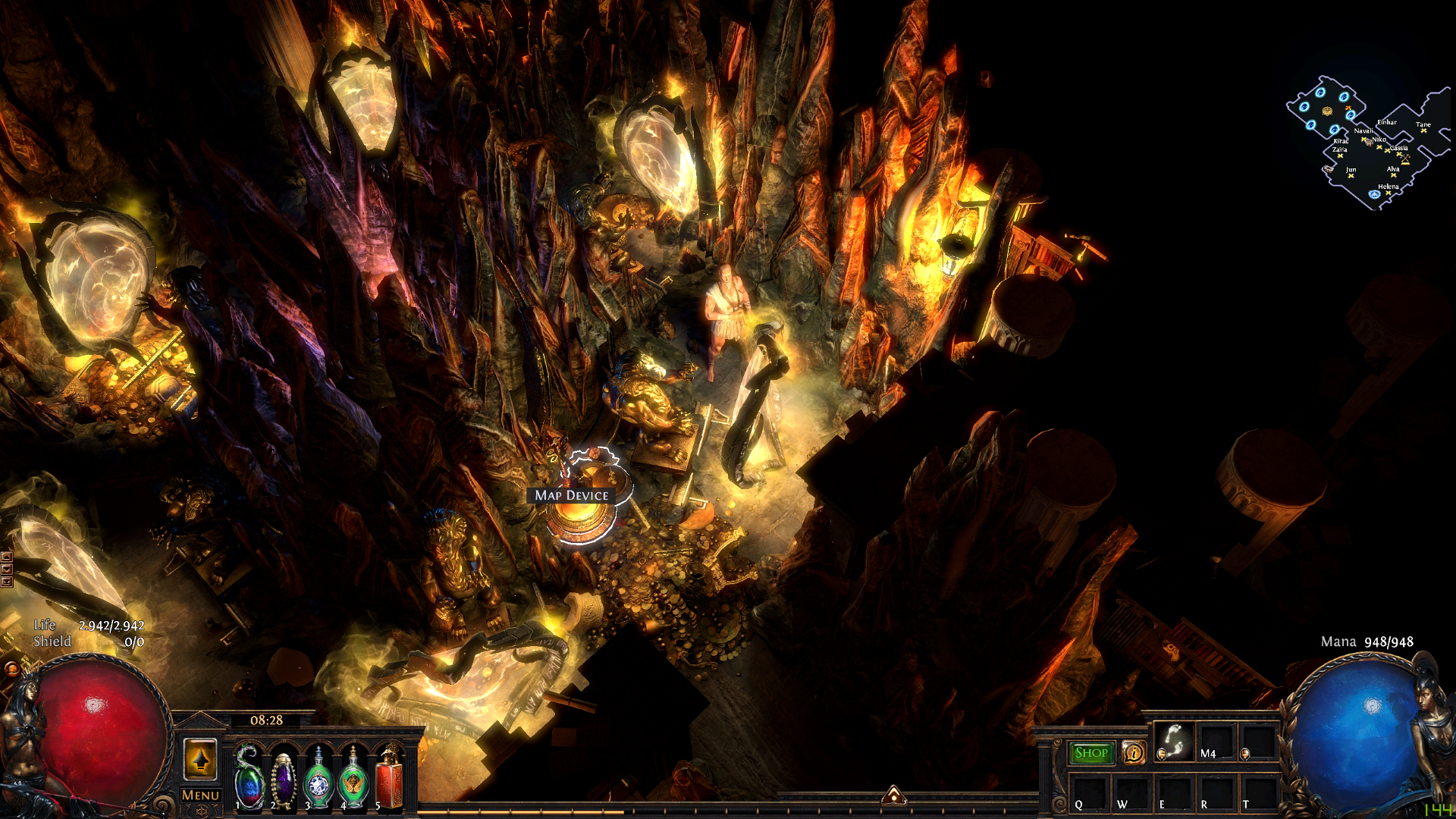Viewport: 1456px width, 819px height.
Task: Click the yellow level-up arrow button
Action: tap(200, 759)
